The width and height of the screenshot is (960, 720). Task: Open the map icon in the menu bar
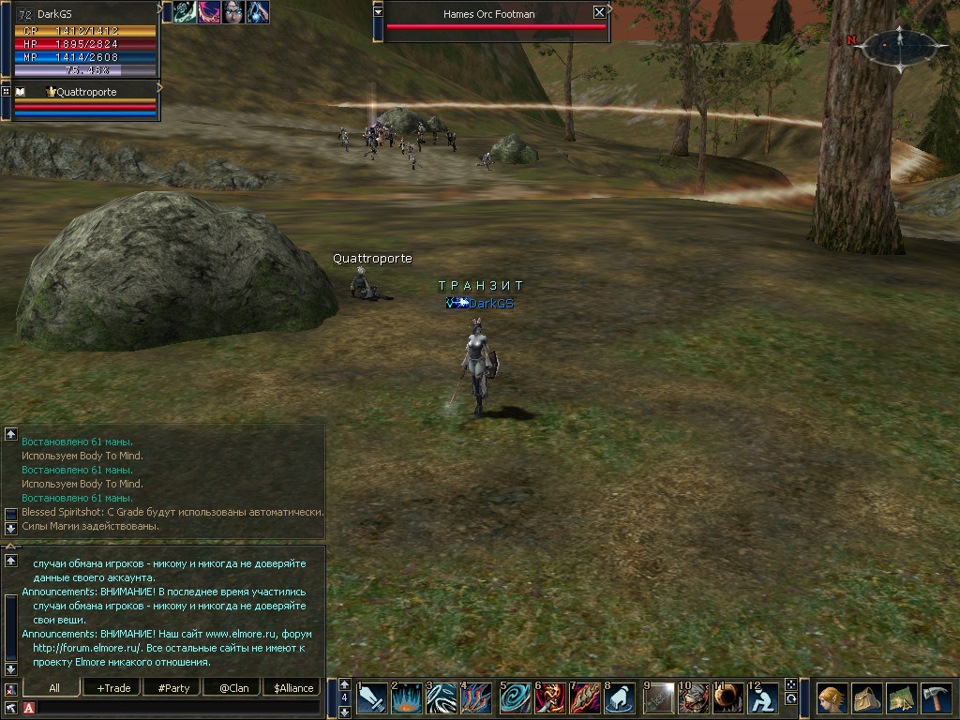pos(901,698)
